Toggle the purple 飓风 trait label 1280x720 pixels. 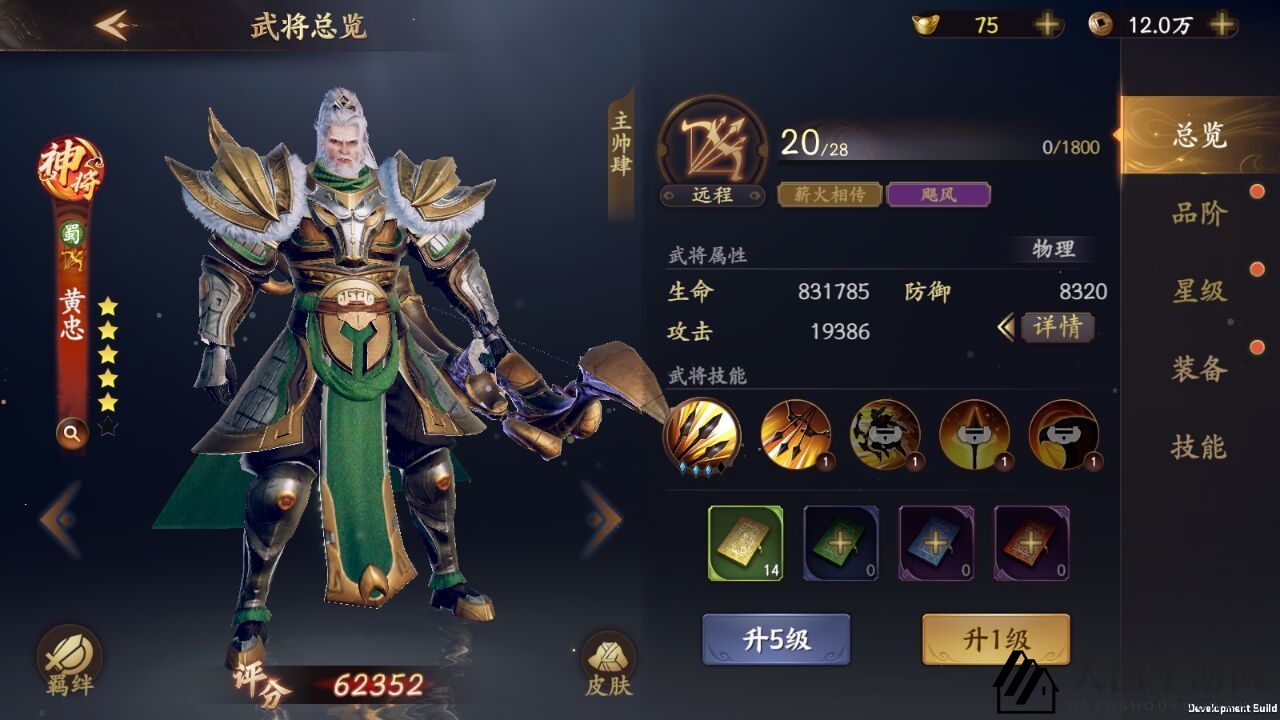click(x=938, y=195)
